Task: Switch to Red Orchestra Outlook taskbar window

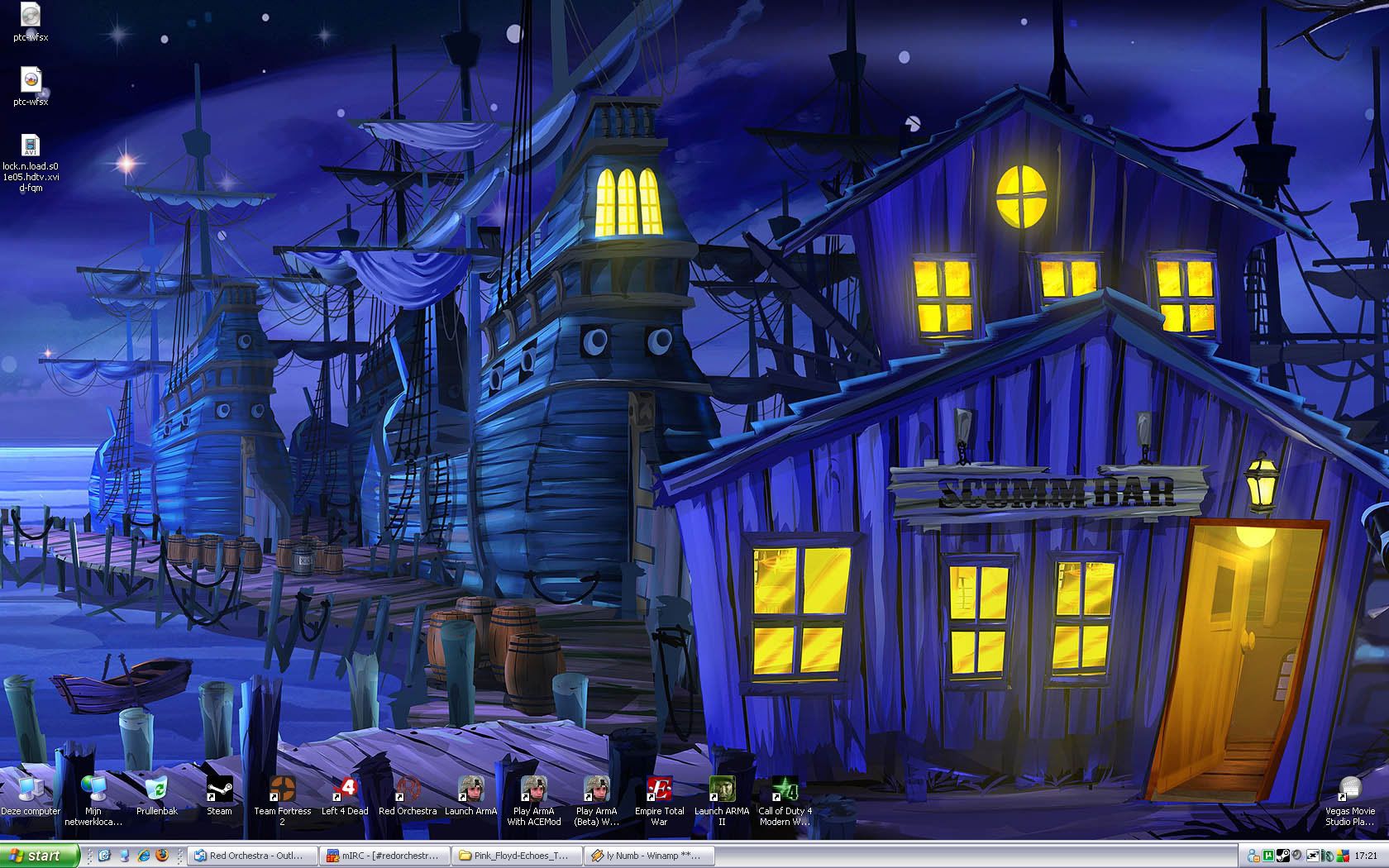Action: click(x=253, y=856)
